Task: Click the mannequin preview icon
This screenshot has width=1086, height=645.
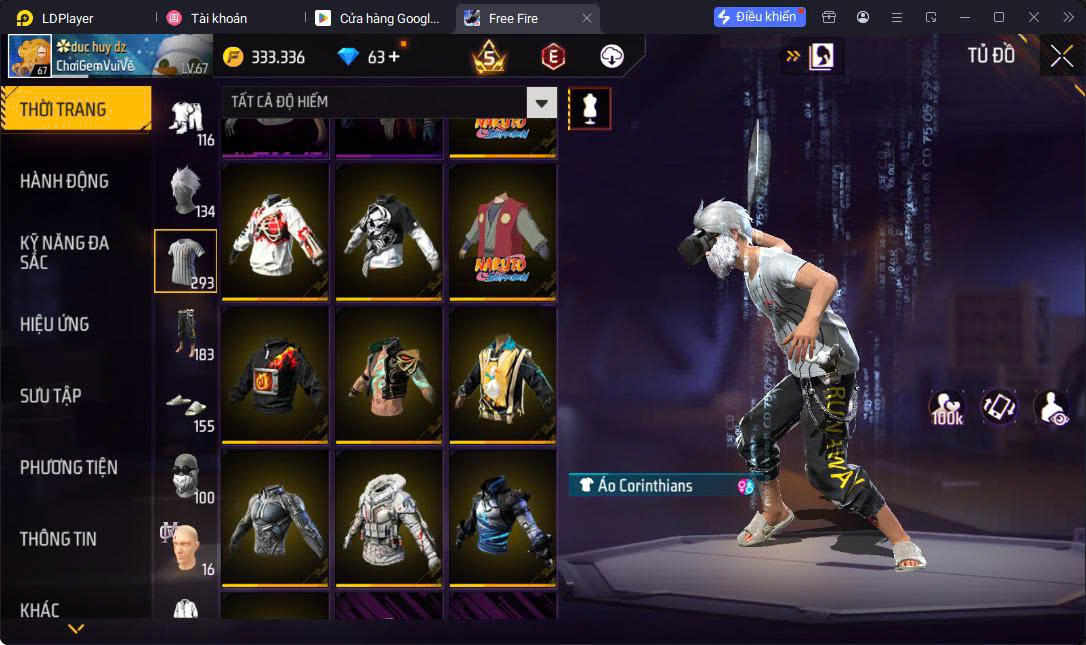Action: click(x=589, y=108)
